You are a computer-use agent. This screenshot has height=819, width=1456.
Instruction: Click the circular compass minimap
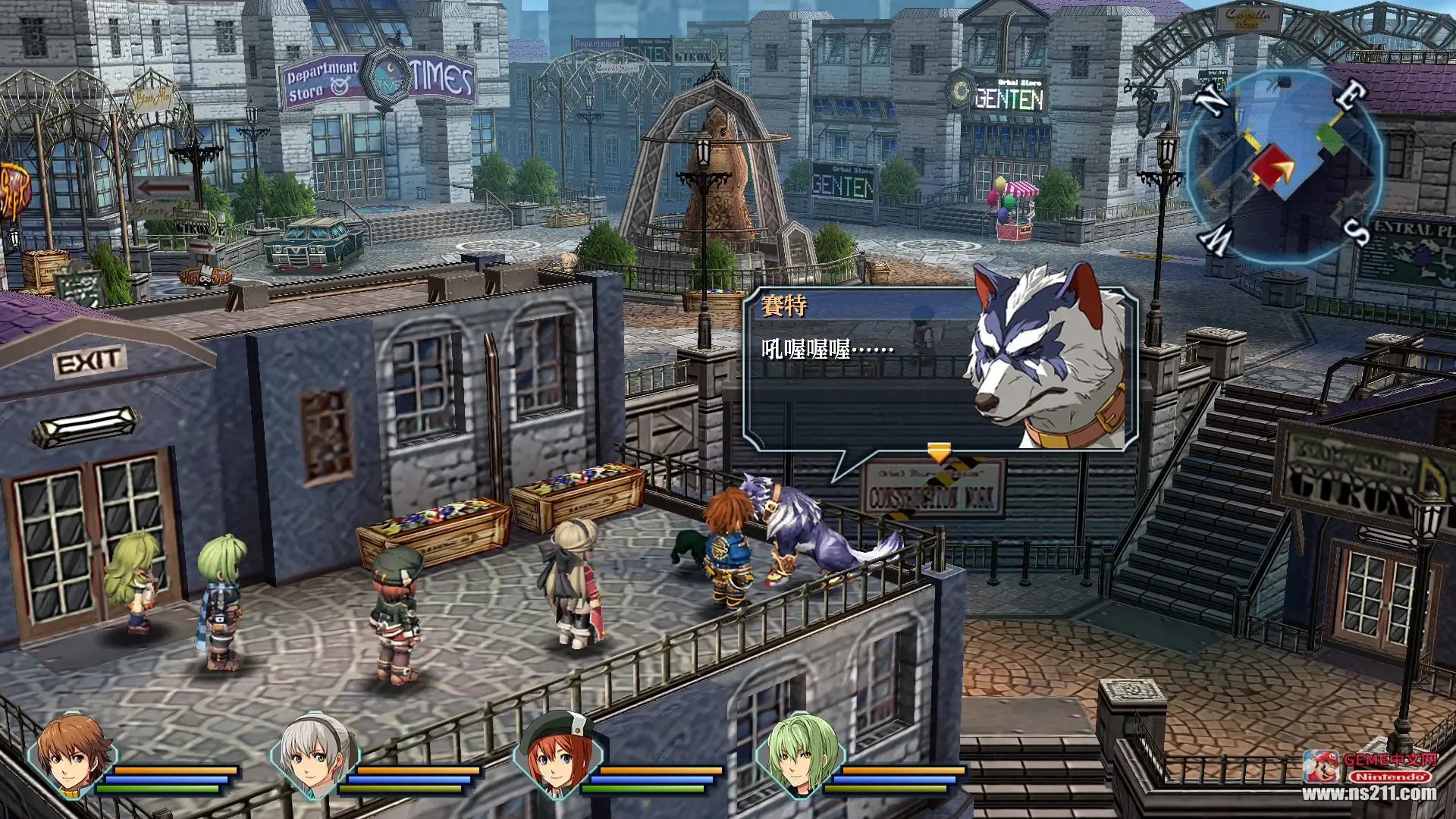tap(1283, 167)
